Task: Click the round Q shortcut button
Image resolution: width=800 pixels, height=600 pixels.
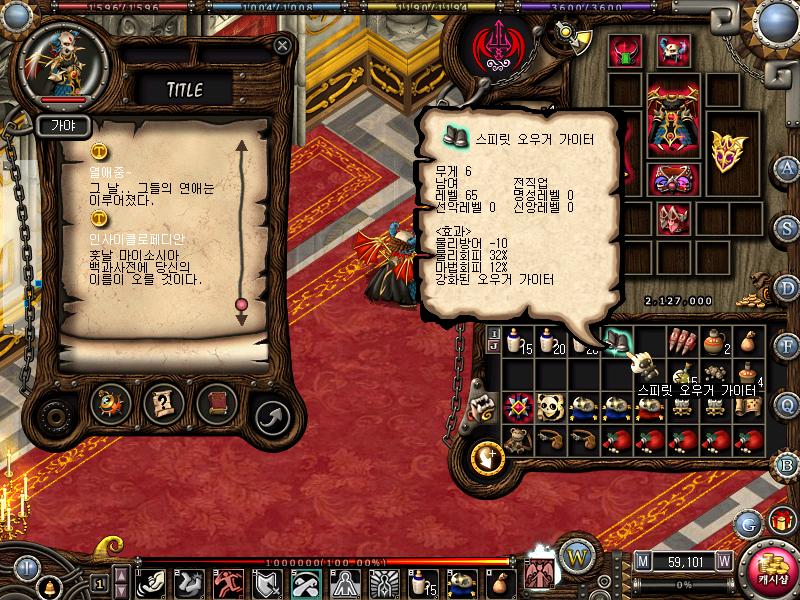Action: click(x=788, y=403)
